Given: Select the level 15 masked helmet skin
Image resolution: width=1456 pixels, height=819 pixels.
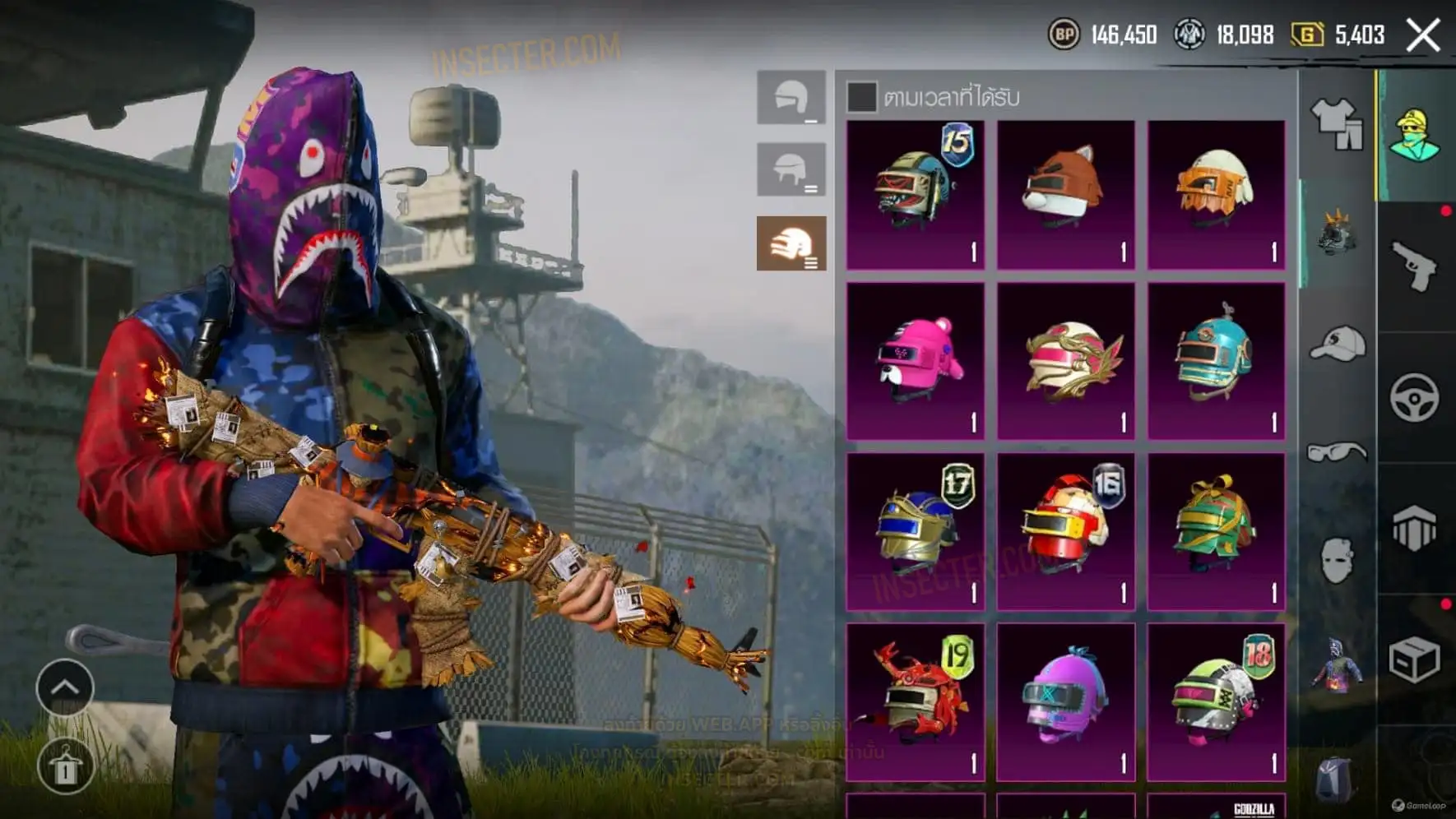Looking at the screenshot, I should [x=915, y=195].
